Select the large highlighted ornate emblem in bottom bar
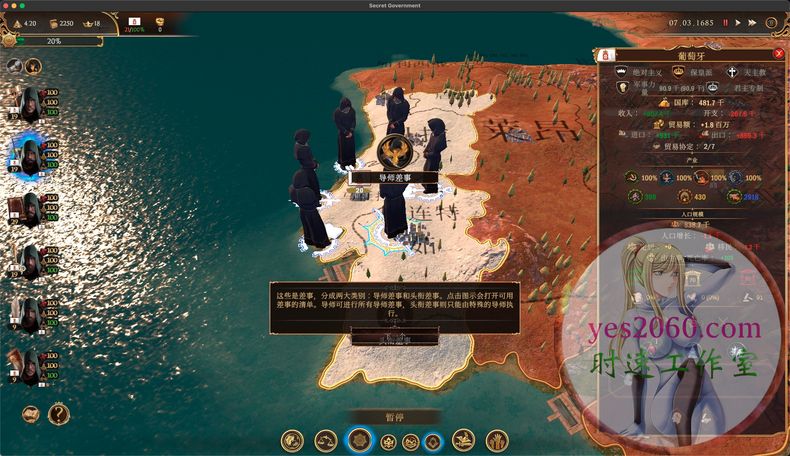This screenshot has width=790, height=456. point(360,440)
